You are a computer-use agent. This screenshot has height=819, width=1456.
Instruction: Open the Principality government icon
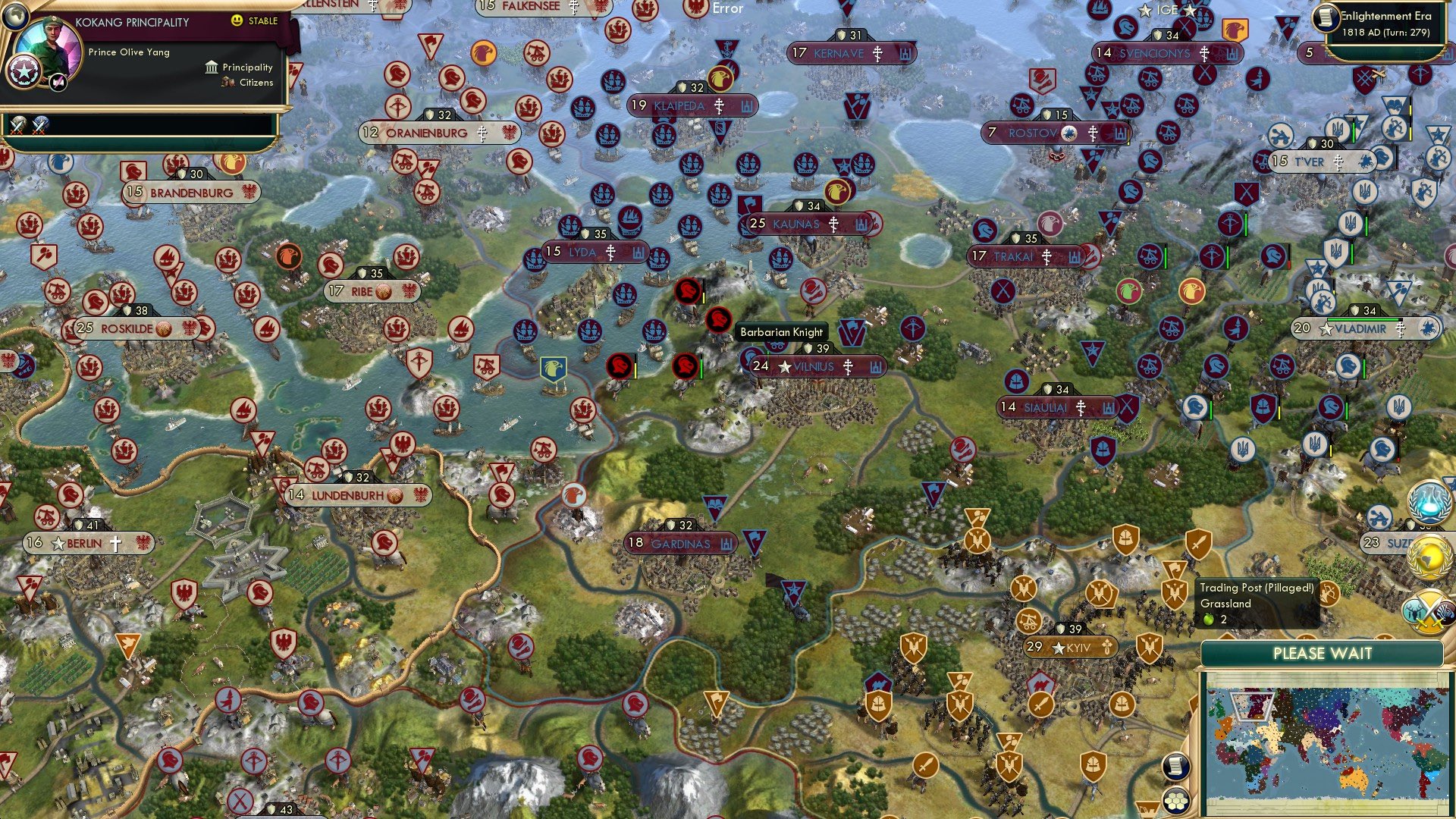click(x=210, y=67)
